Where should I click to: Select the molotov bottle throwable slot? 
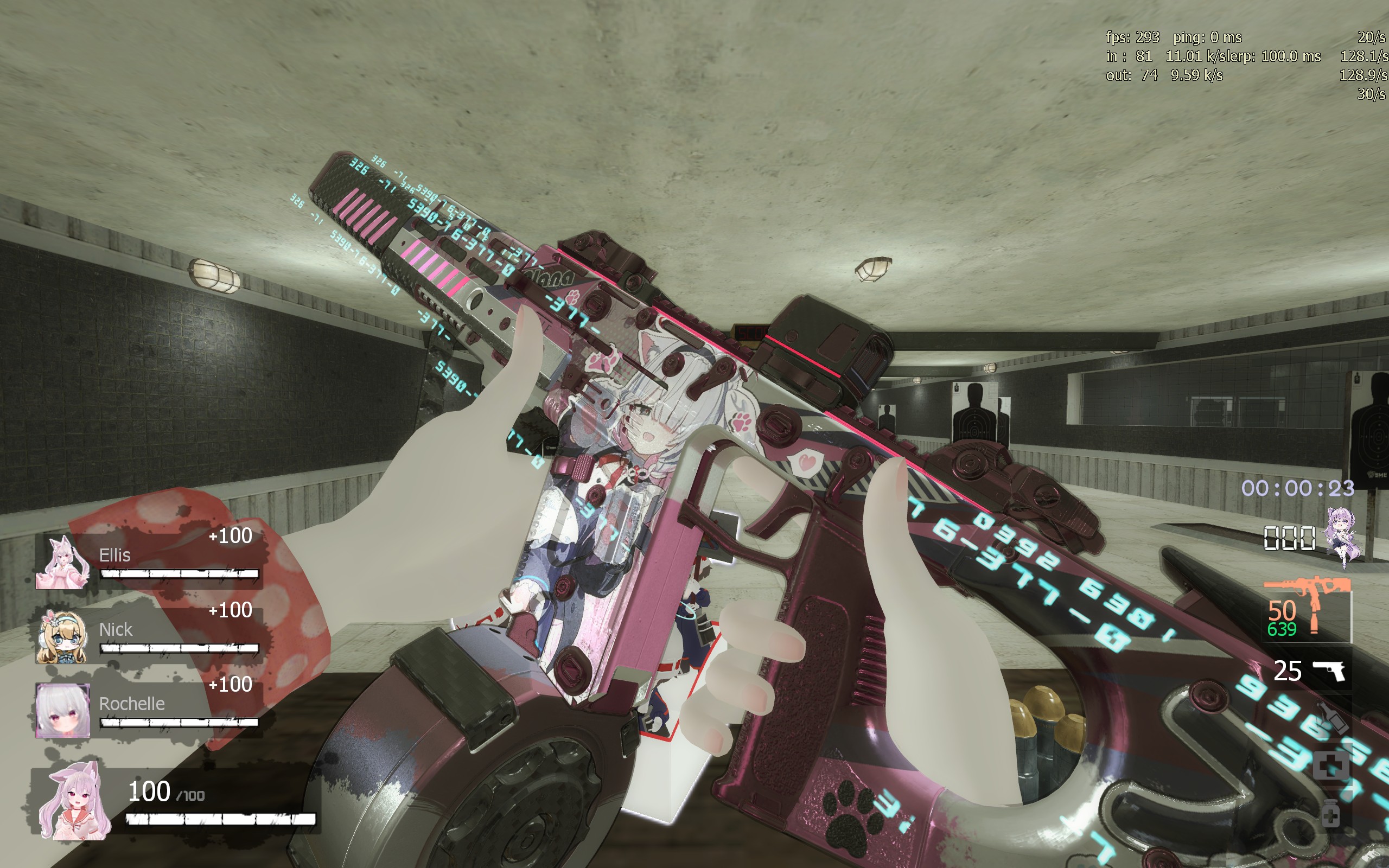1331,717
